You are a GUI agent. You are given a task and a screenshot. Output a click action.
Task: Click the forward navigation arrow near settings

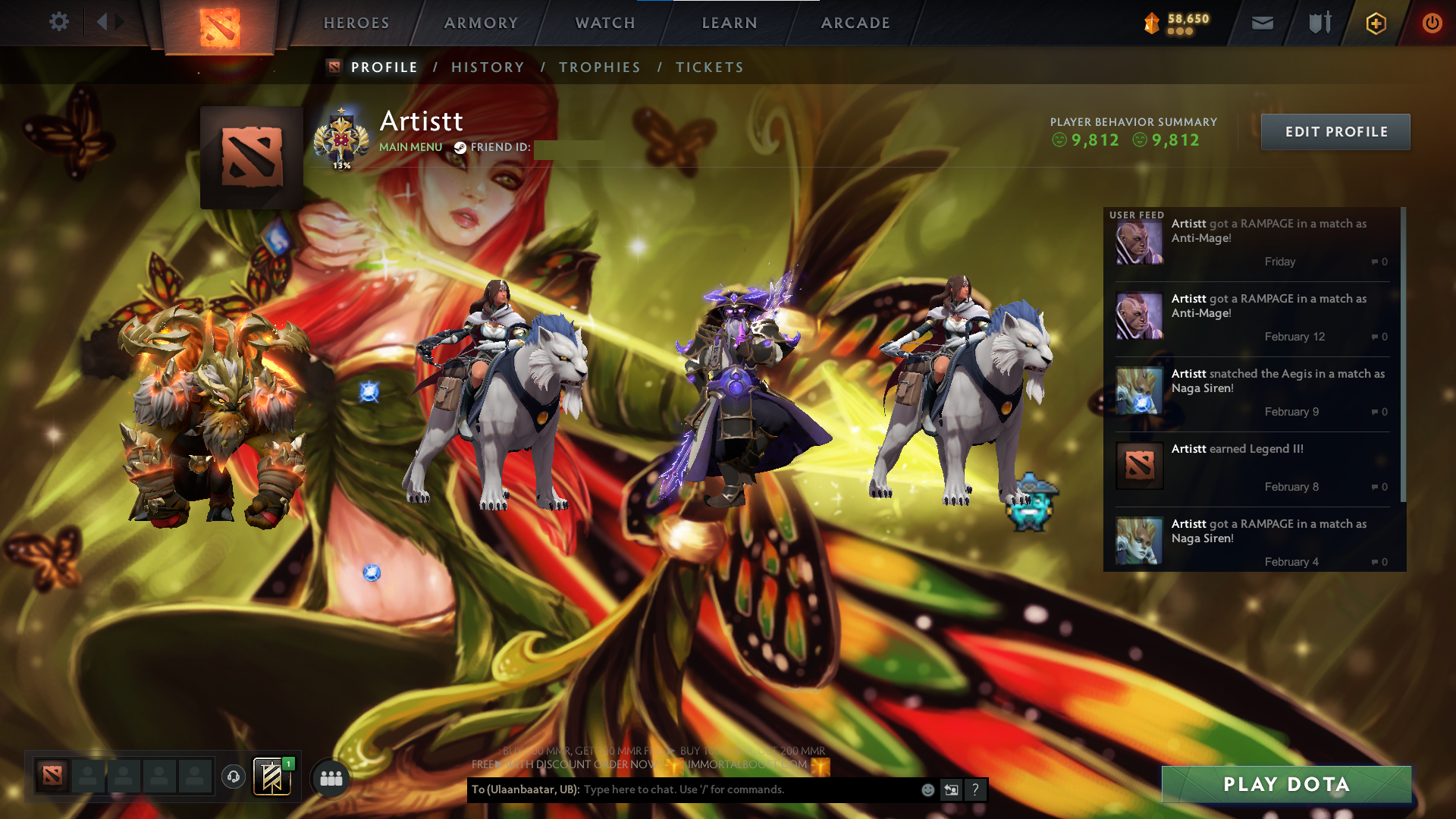(120, 20)
